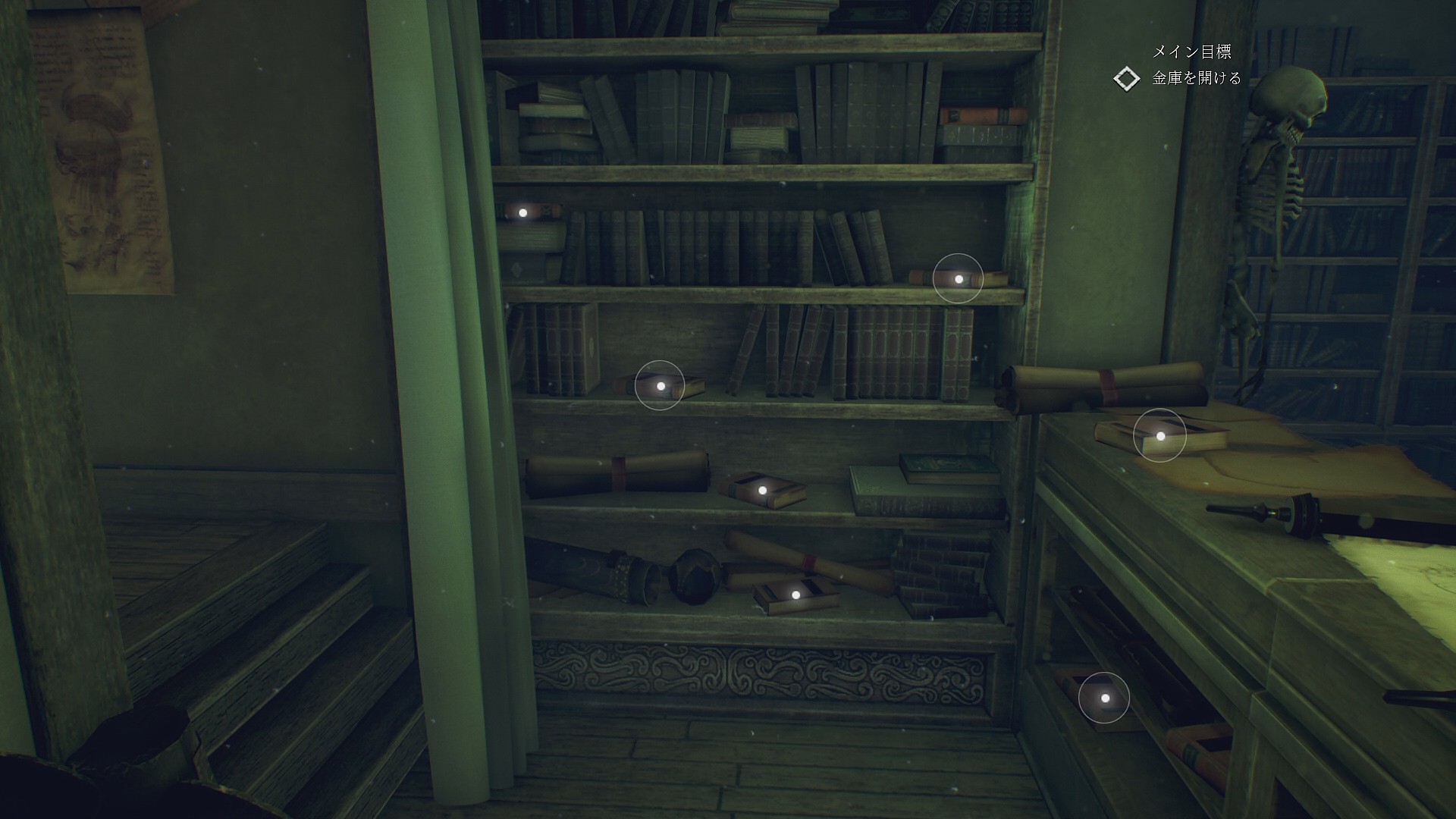Select the 金庫を開ける main objective tracker
This screenshot has height=819, width=1456.
(x=1196, y=78)
